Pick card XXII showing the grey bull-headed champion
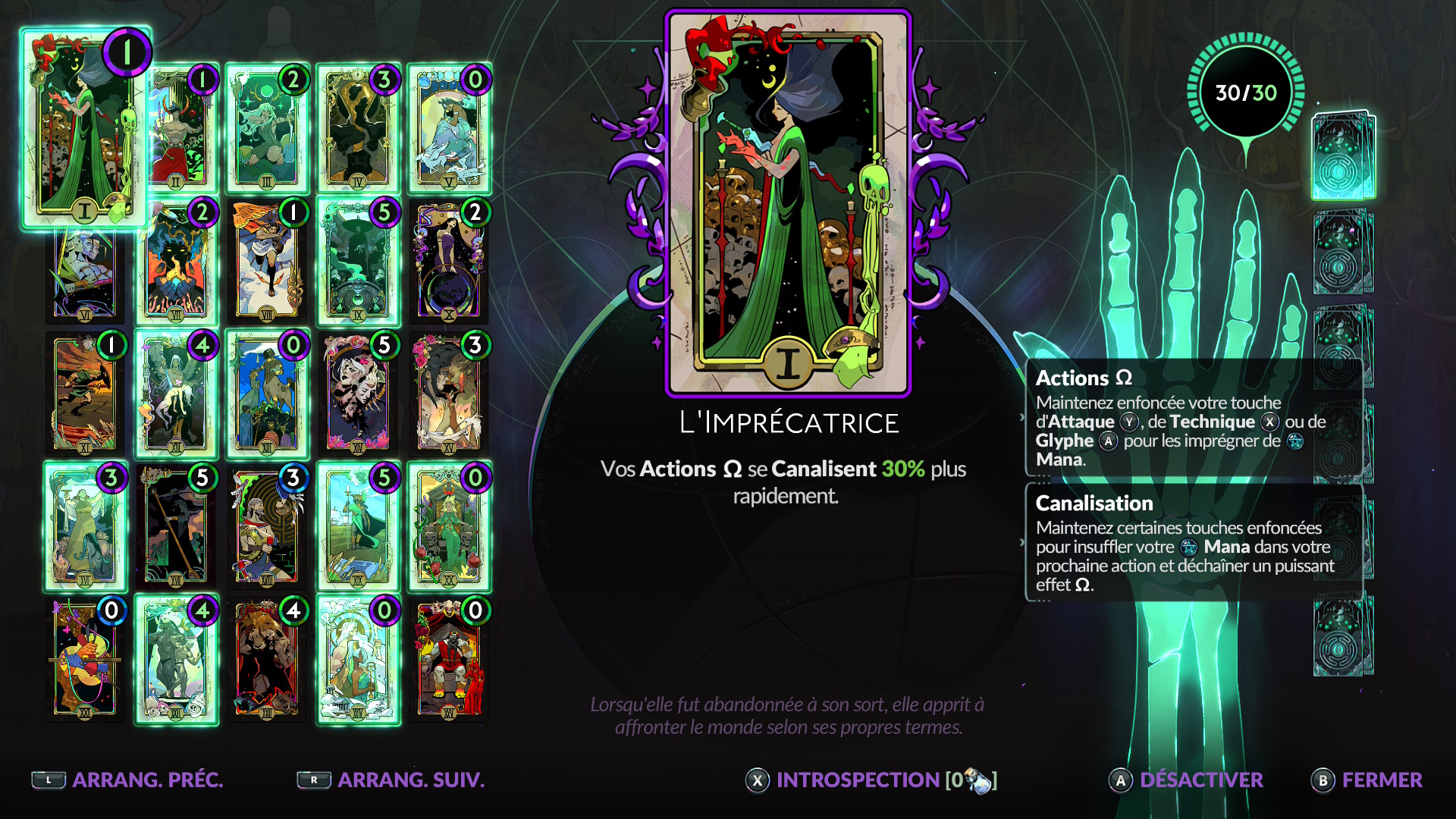 point(176,660)
